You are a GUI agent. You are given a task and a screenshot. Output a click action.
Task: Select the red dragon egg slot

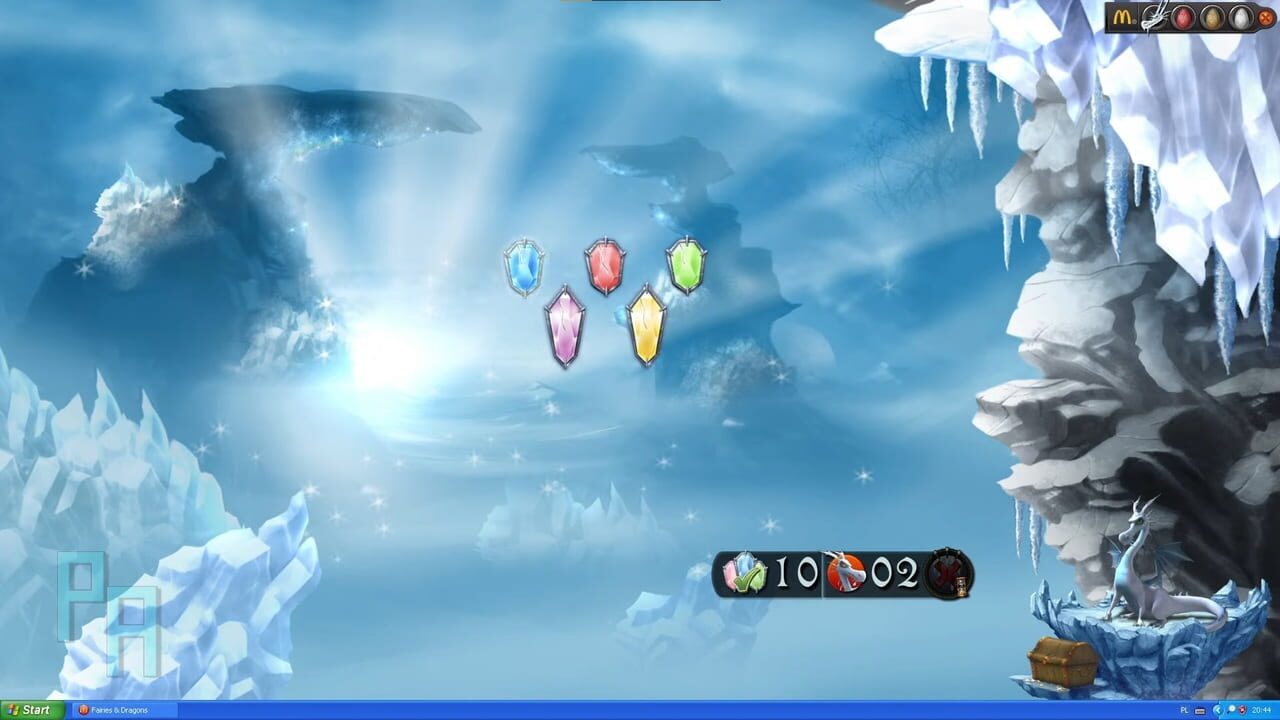point(1182,15)
